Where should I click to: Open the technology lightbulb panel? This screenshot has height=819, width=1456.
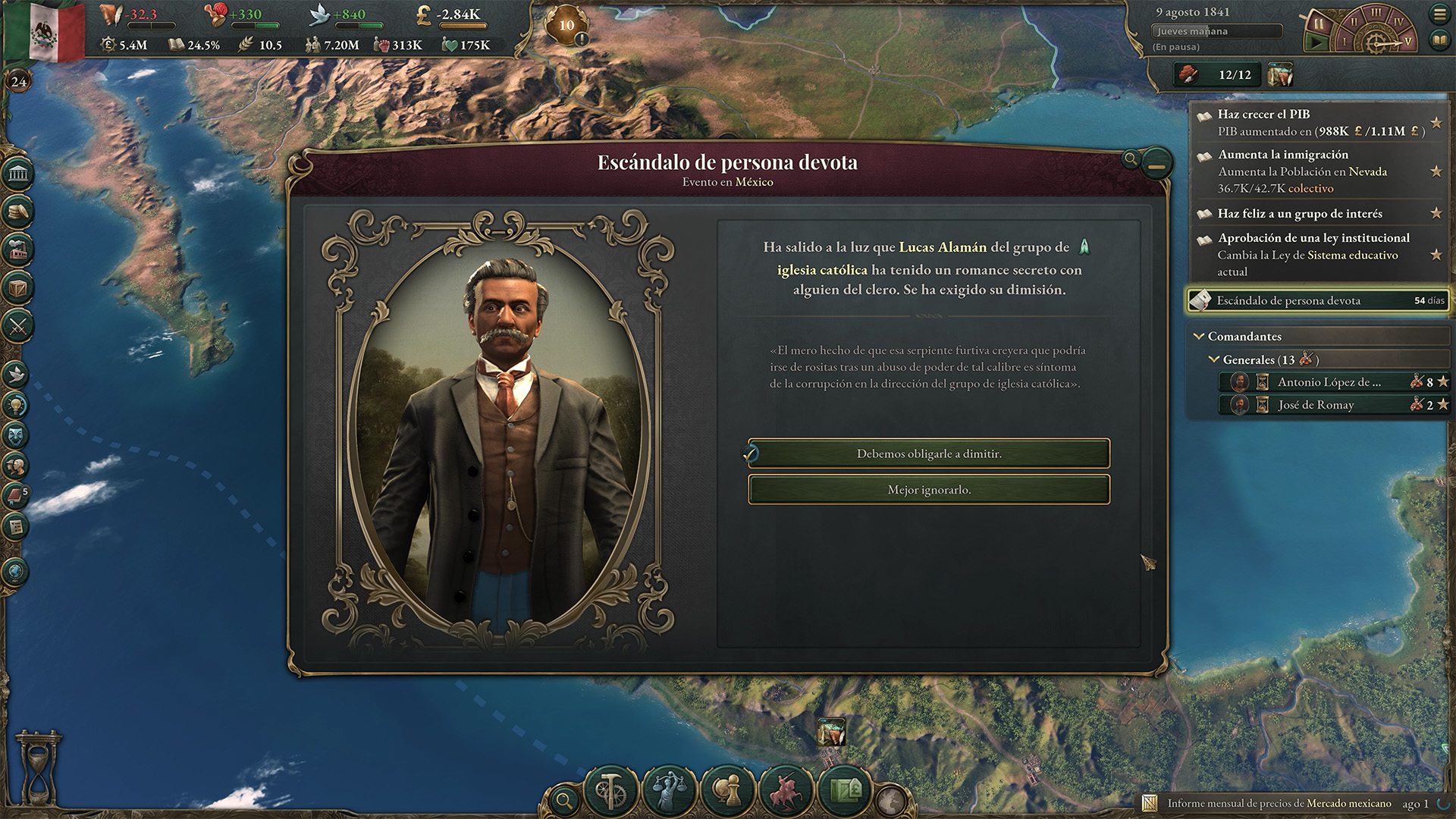[x=17, y=404]
